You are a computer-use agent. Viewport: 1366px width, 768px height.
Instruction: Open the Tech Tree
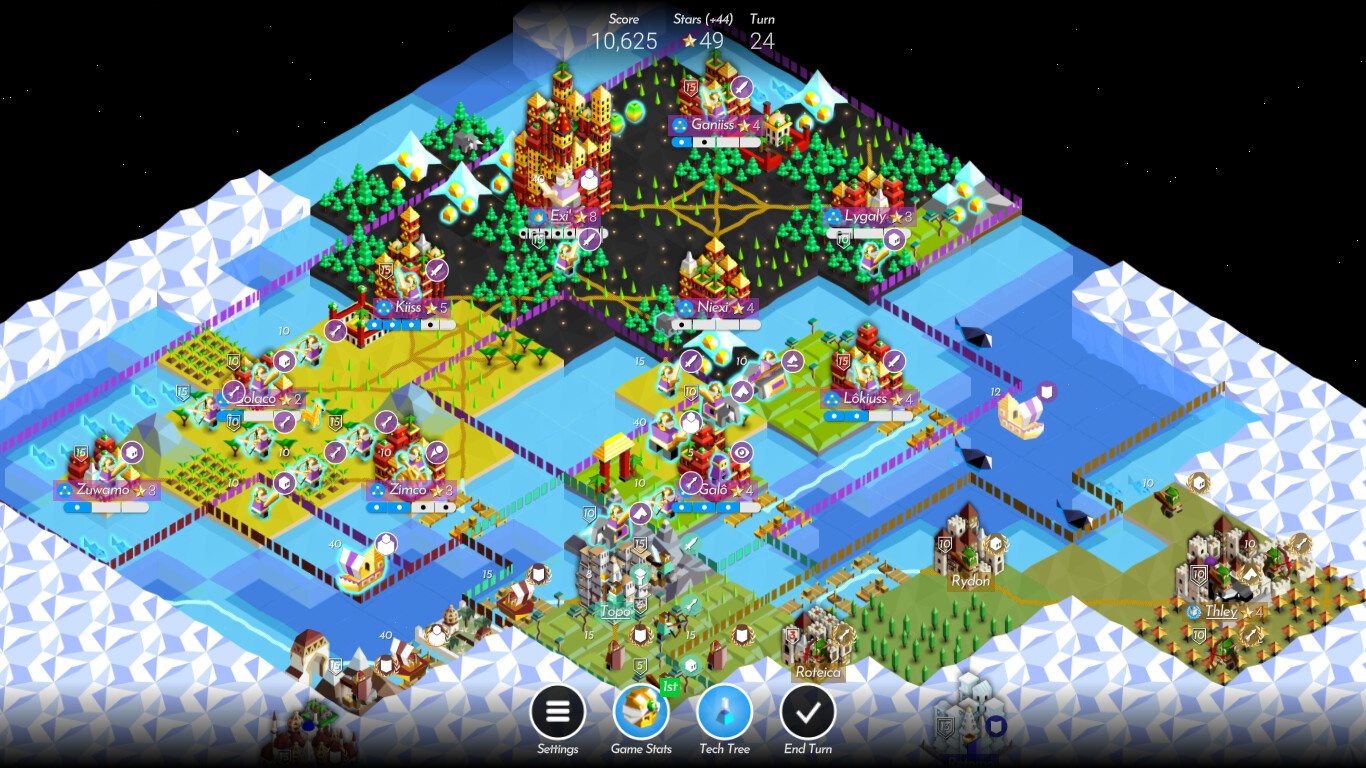pyautogui.click(x=723, y=712)
